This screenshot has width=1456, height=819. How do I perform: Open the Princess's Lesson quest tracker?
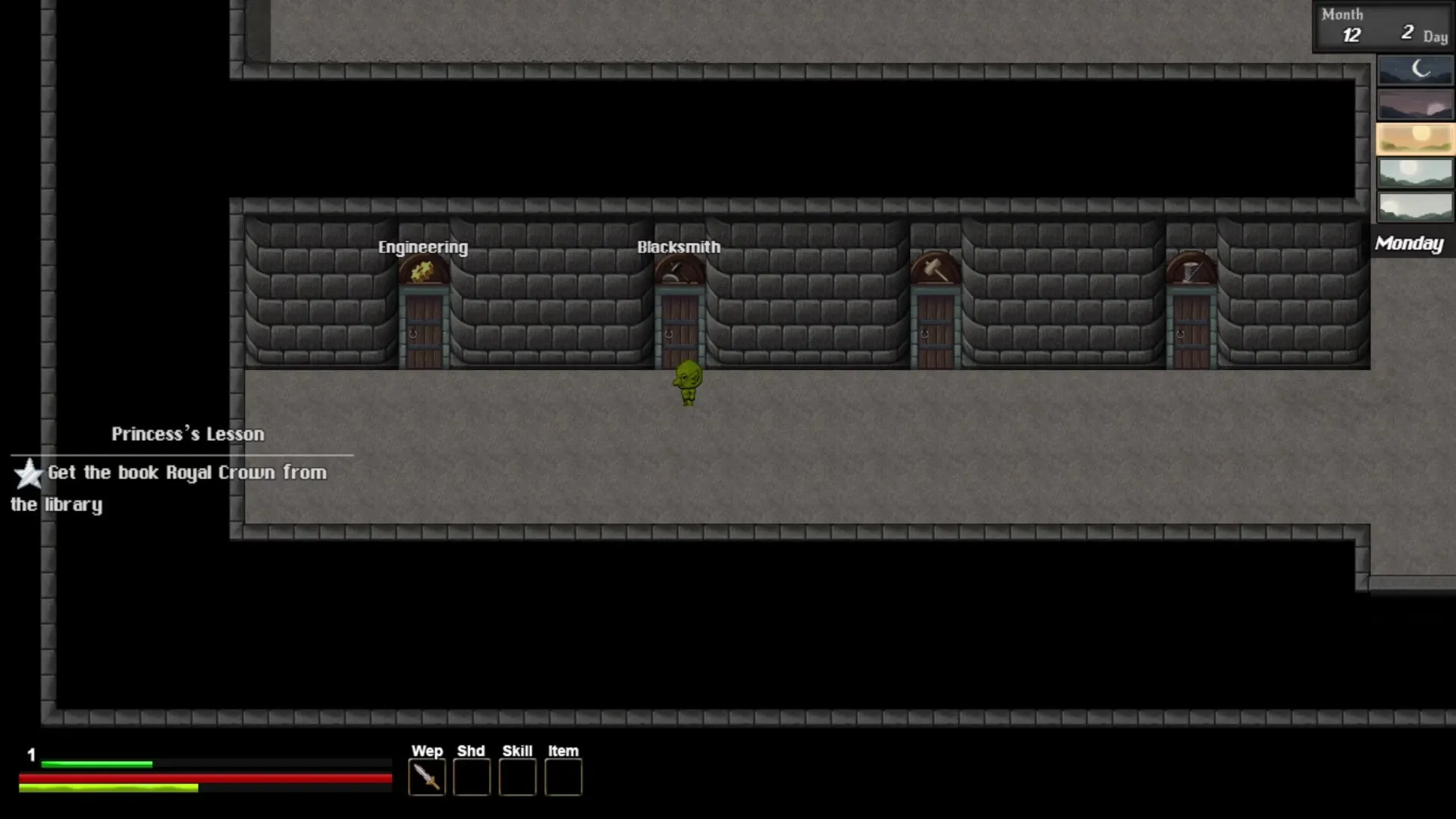tap(187, 435)
